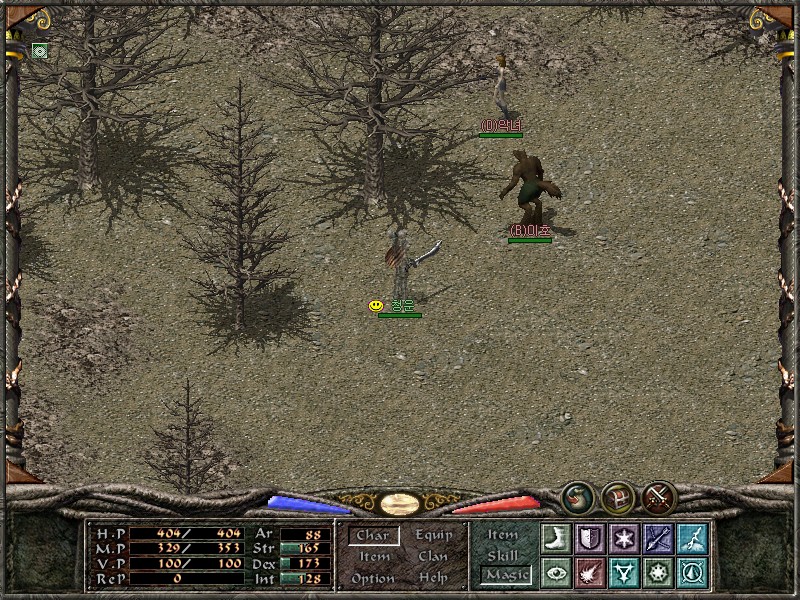Toggle the crossed swords combat button
800x600 pixels.
(659, 497)
